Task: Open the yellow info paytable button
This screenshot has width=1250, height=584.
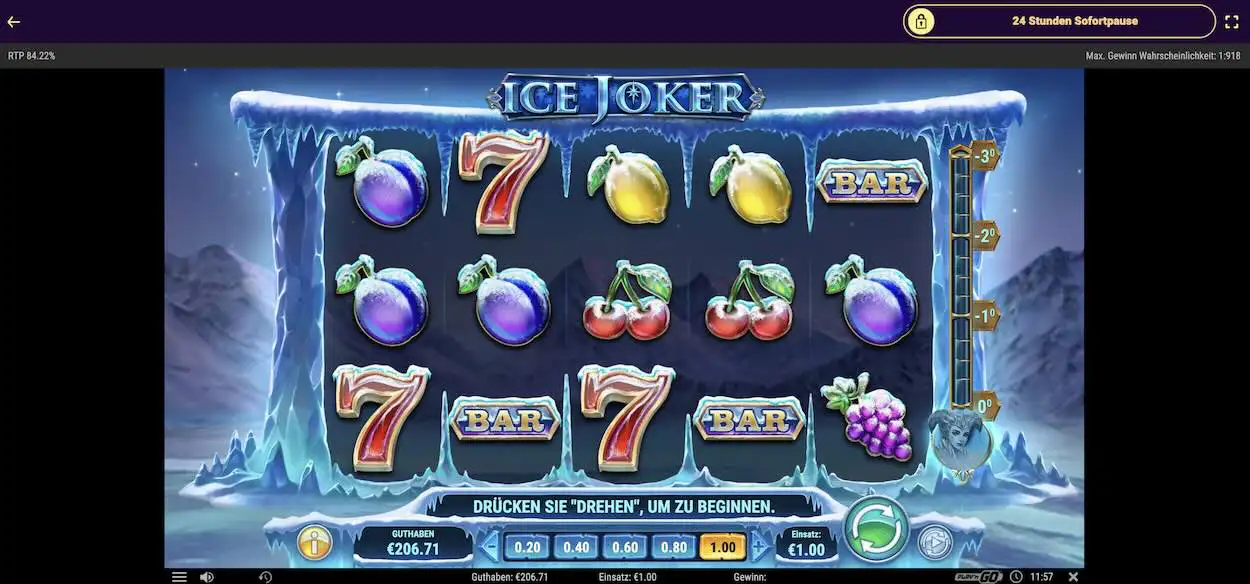Action: [315, 543]
